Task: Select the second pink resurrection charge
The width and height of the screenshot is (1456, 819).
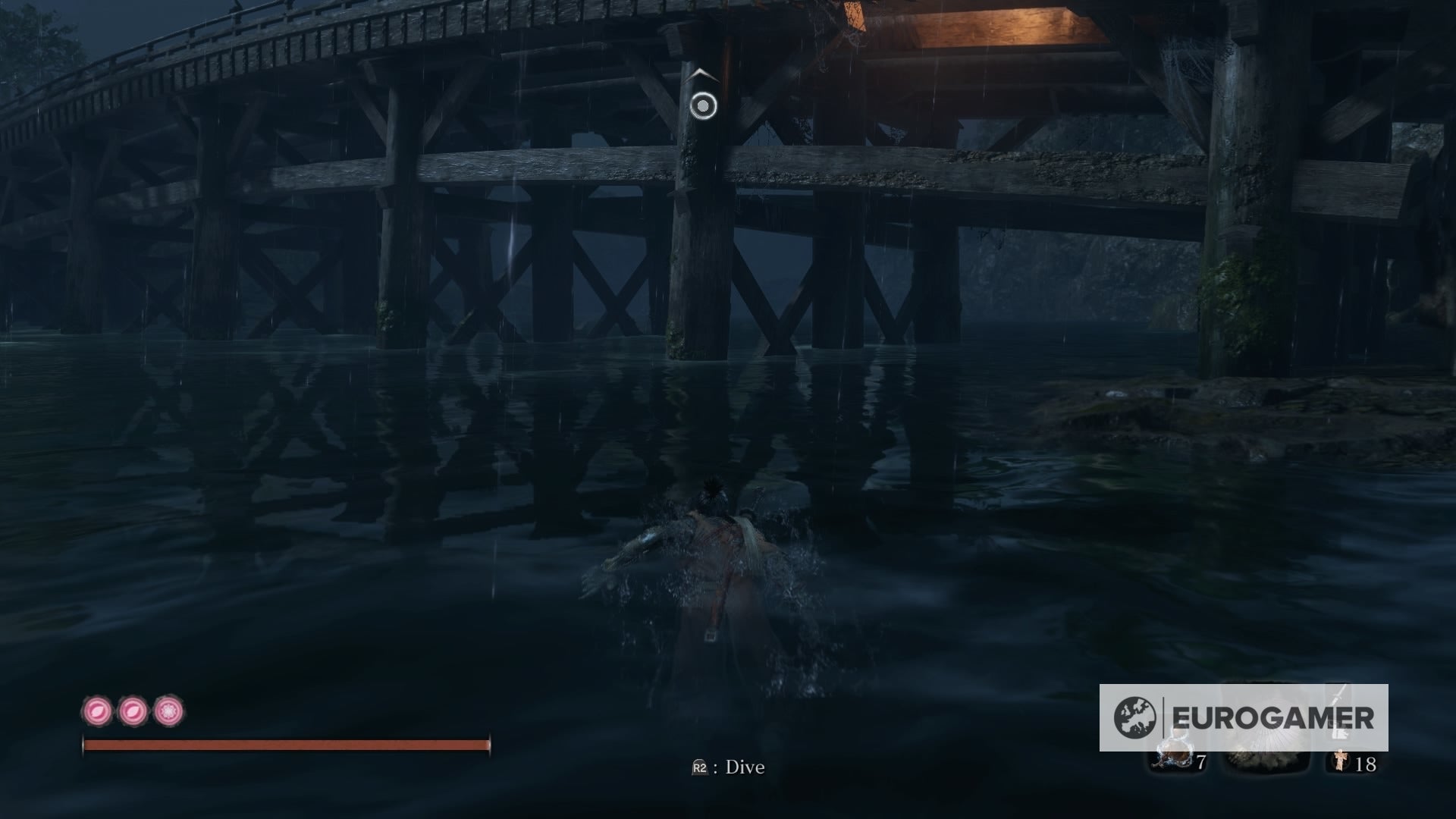Action: (x=131, y=711)
